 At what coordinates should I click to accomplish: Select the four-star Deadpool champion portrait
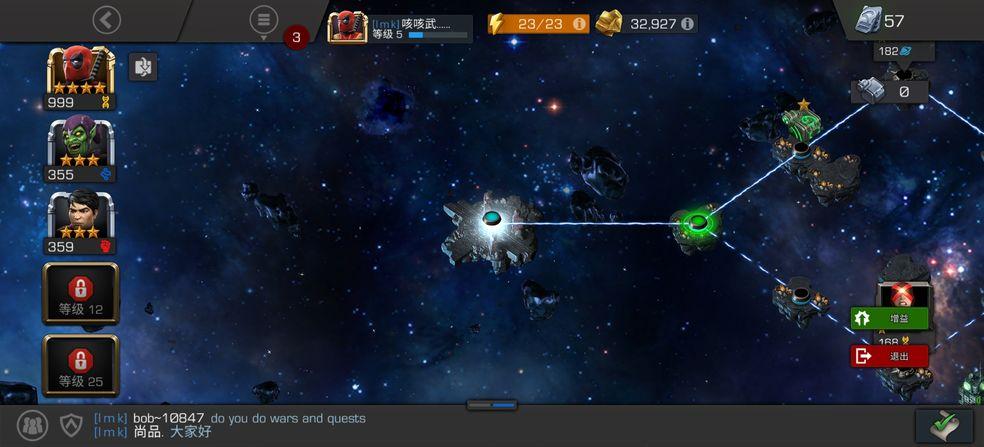pyautogui.click(x=80, y=73)
